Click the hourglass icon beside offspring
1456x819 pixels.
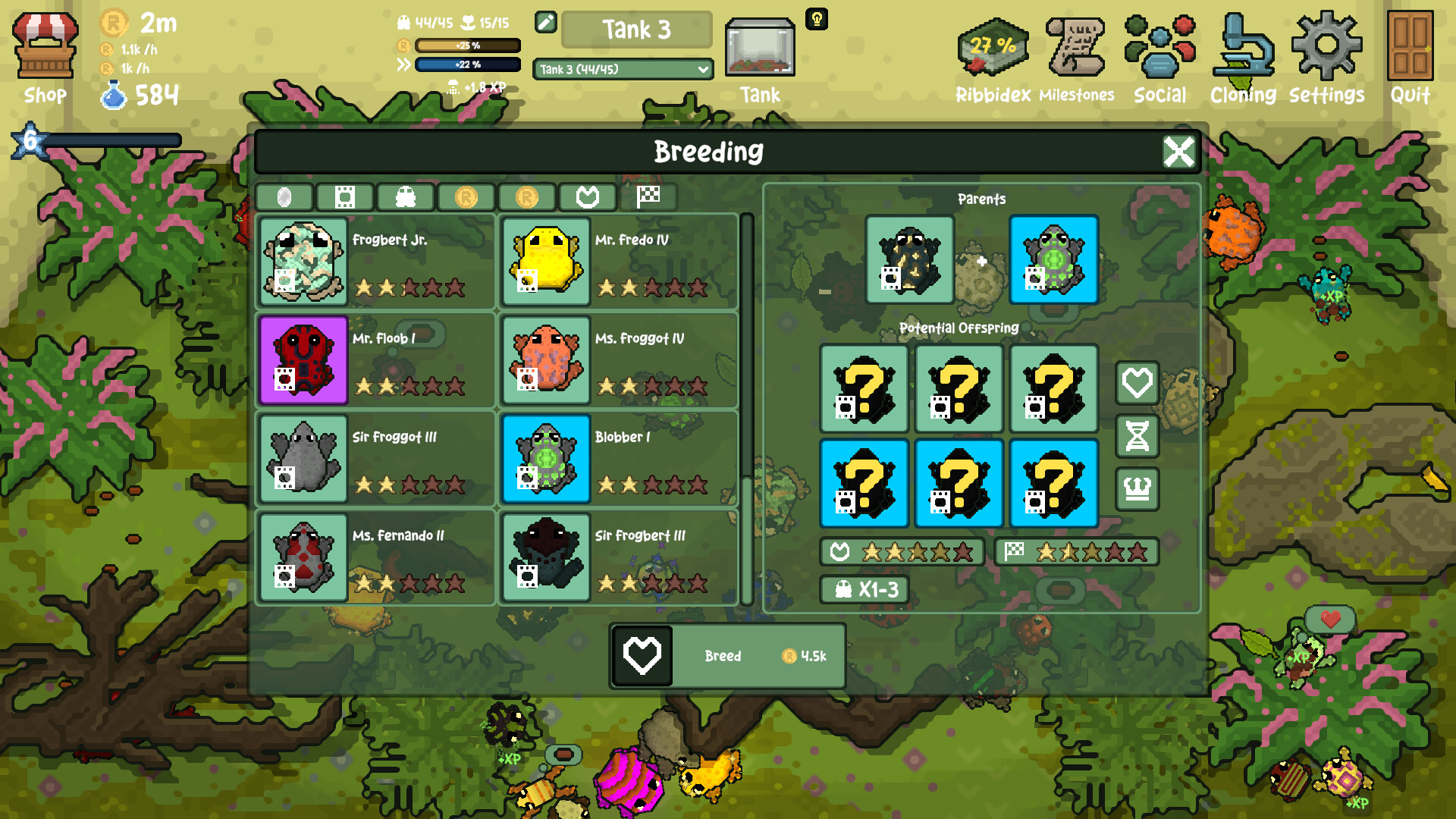click(1137, 436)
